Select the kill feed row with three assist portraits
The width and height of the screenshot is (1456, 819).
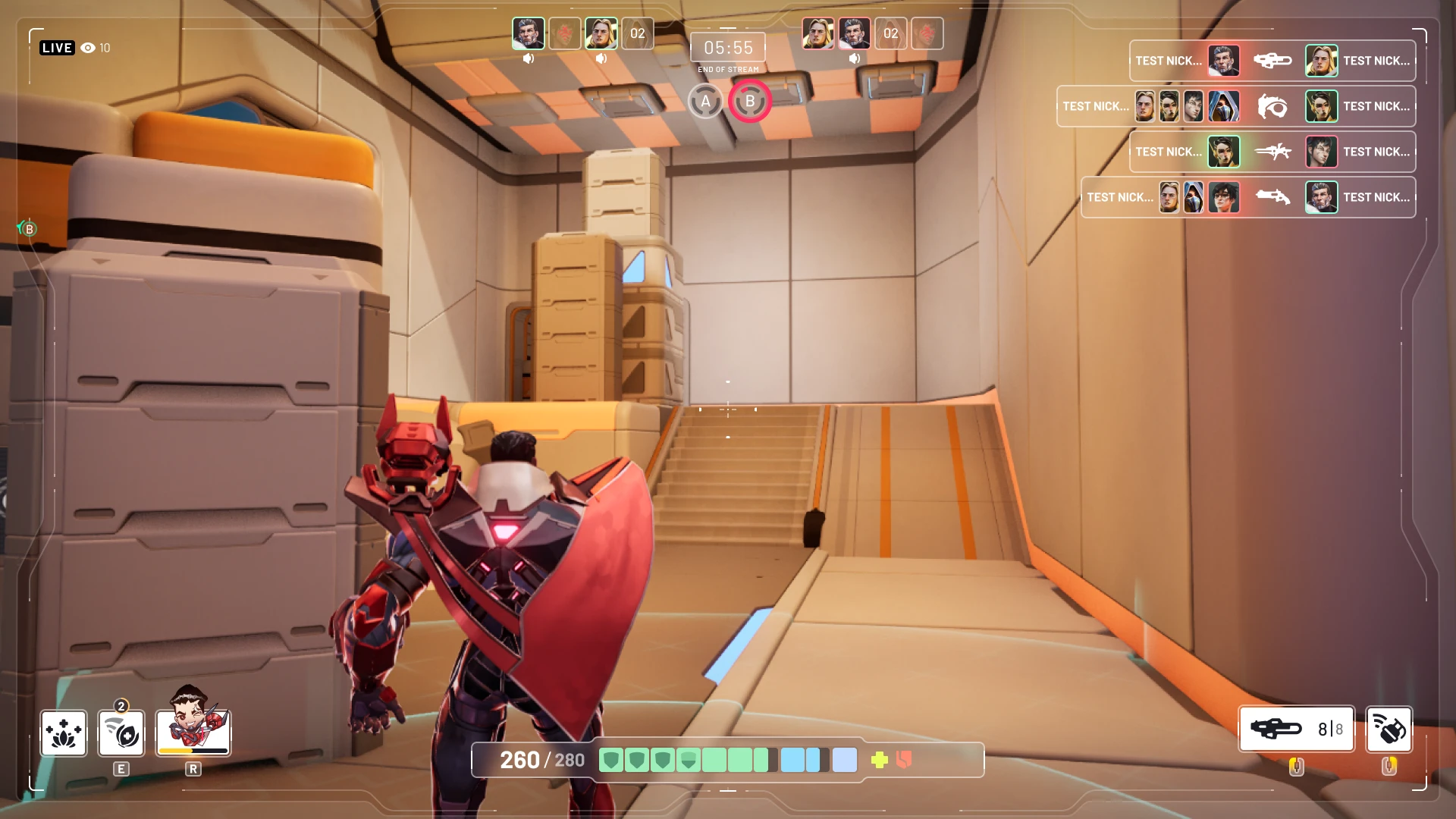[1248, 197]
